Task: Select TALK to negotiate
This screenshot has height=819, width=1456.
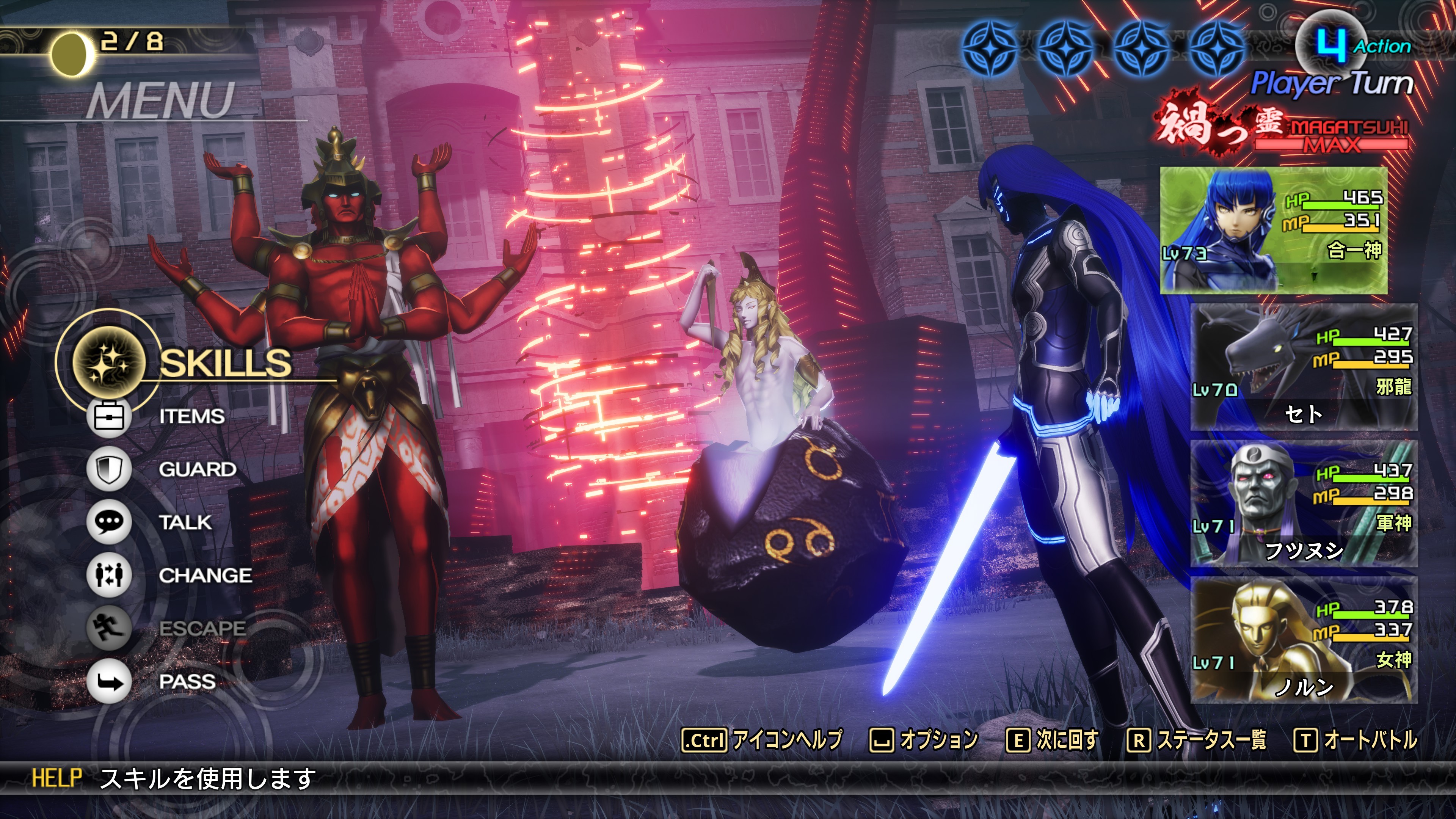Action: (185, 522)
